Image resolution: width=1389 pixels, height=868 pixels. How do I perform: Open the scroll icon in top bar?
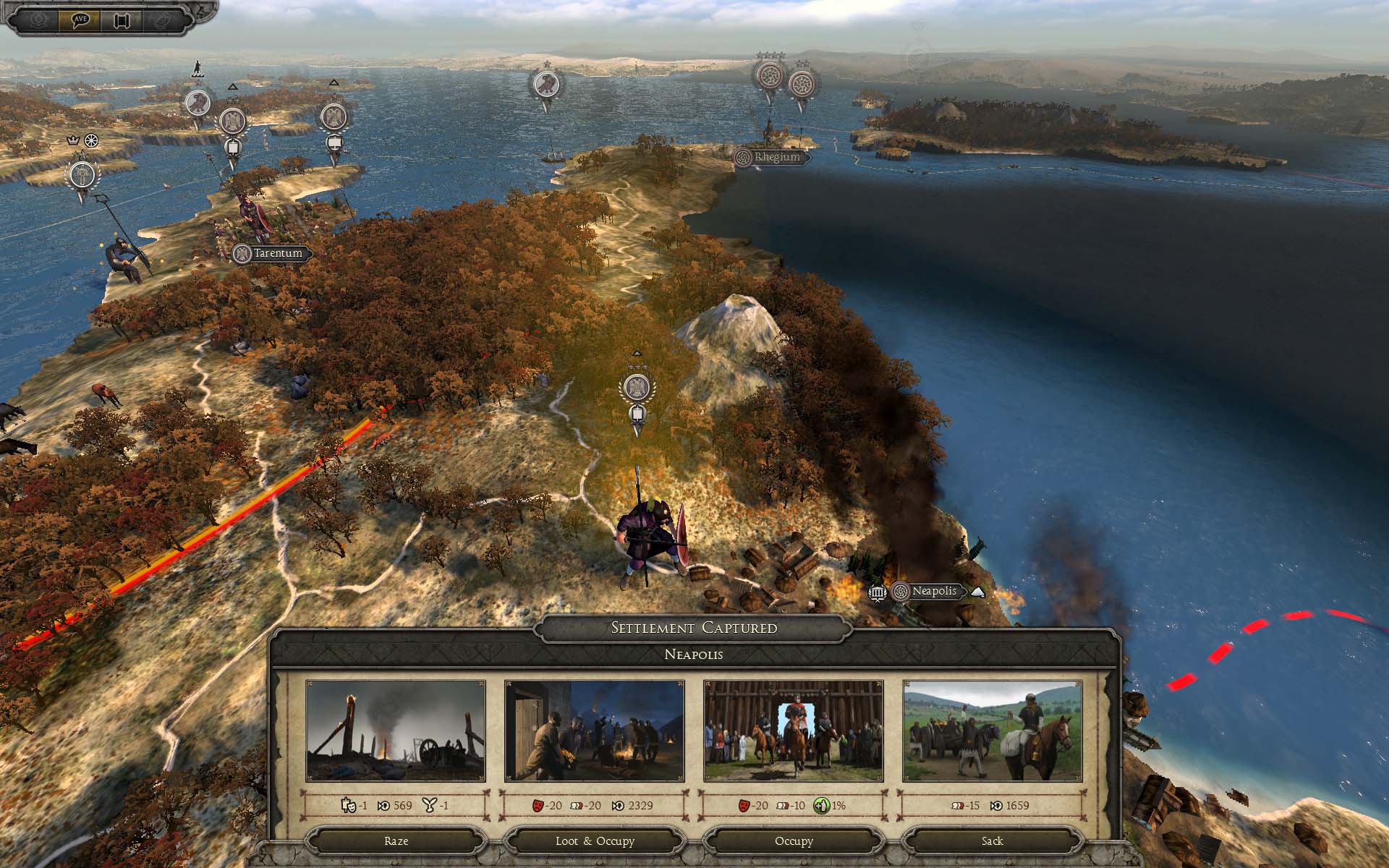click(121, 20)
